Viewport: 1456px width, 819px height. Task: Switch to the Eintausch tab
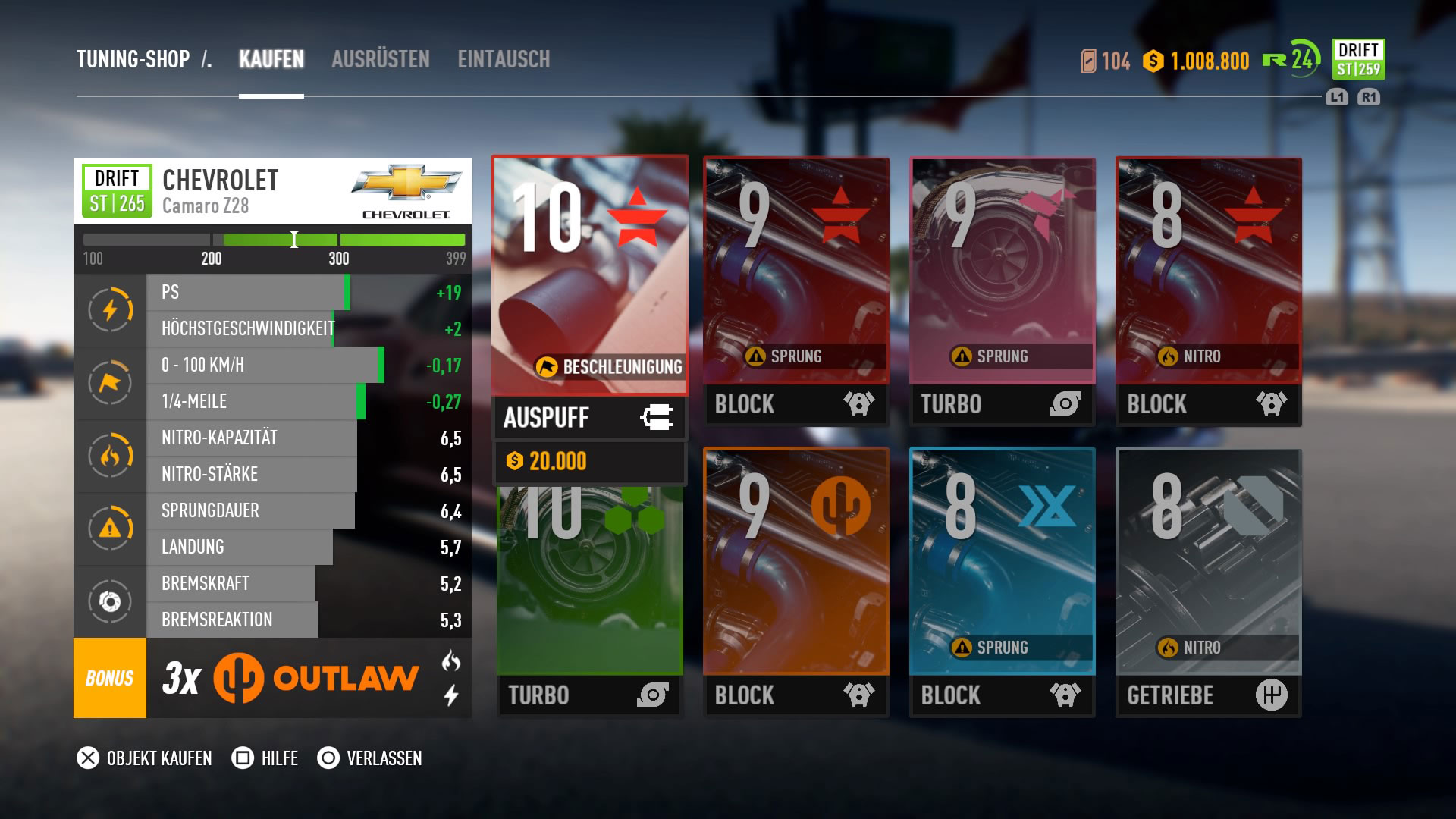(x=504, y=60)
